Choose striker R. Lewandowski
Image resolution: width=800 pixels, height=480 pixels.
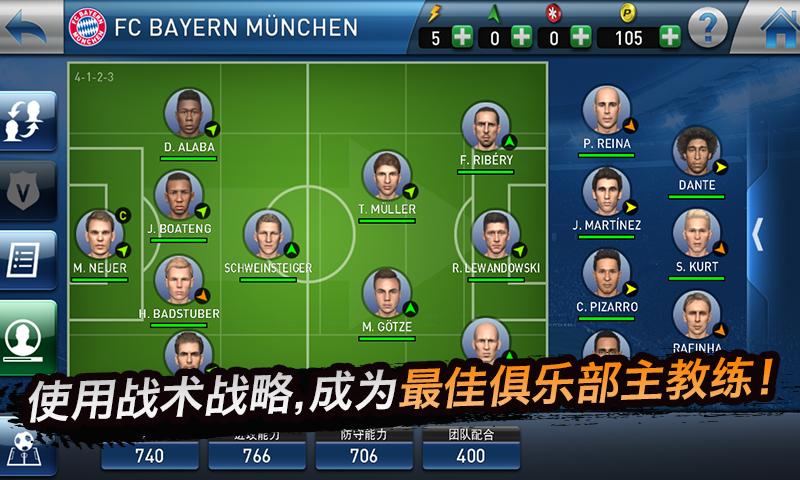point(495,235)
